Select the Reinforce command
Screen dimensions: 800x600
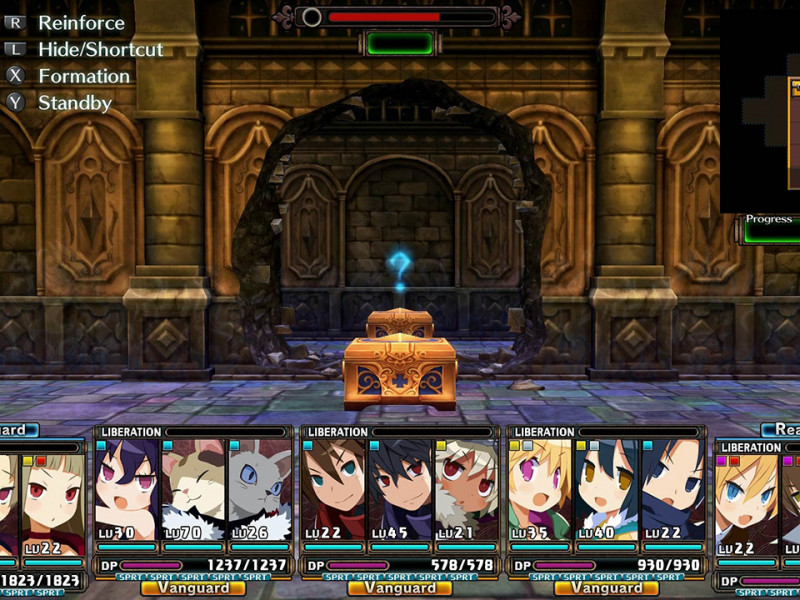click(x=81, y=22)
